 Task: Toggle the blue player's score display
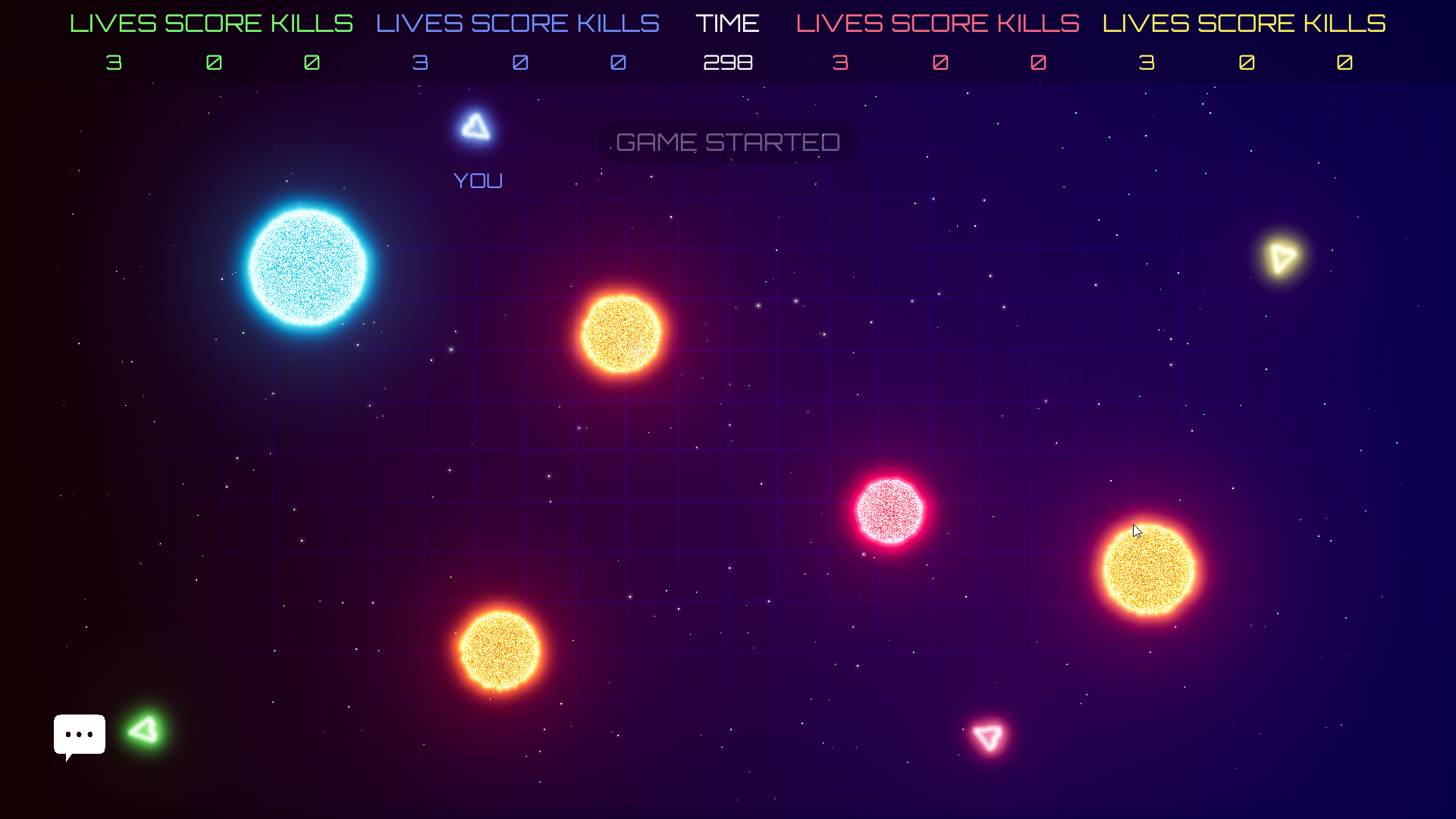pyautogui.click(x=520, y=62)
